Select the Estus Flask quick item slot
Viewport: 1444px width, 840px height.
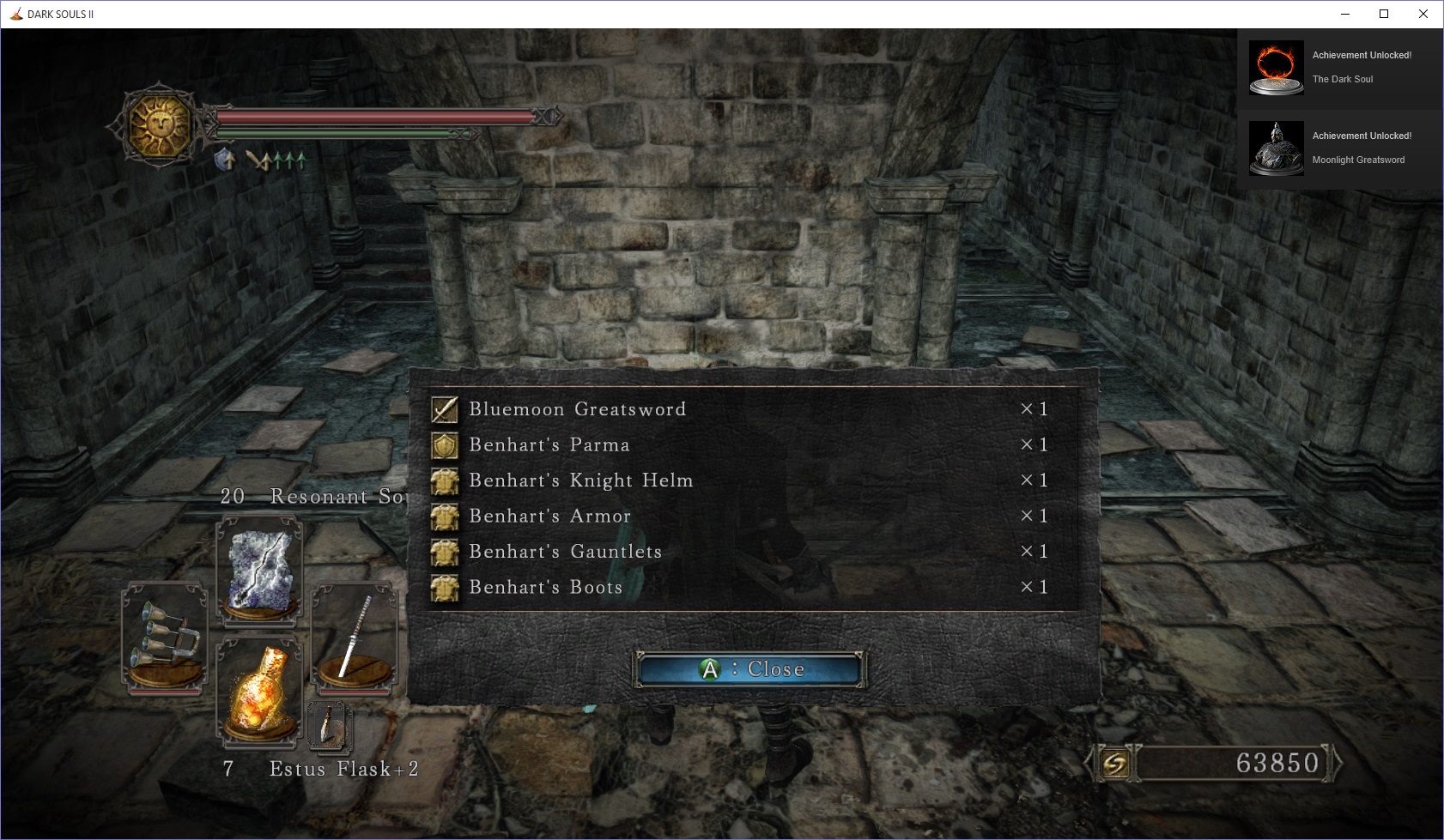tap(259, 691)
